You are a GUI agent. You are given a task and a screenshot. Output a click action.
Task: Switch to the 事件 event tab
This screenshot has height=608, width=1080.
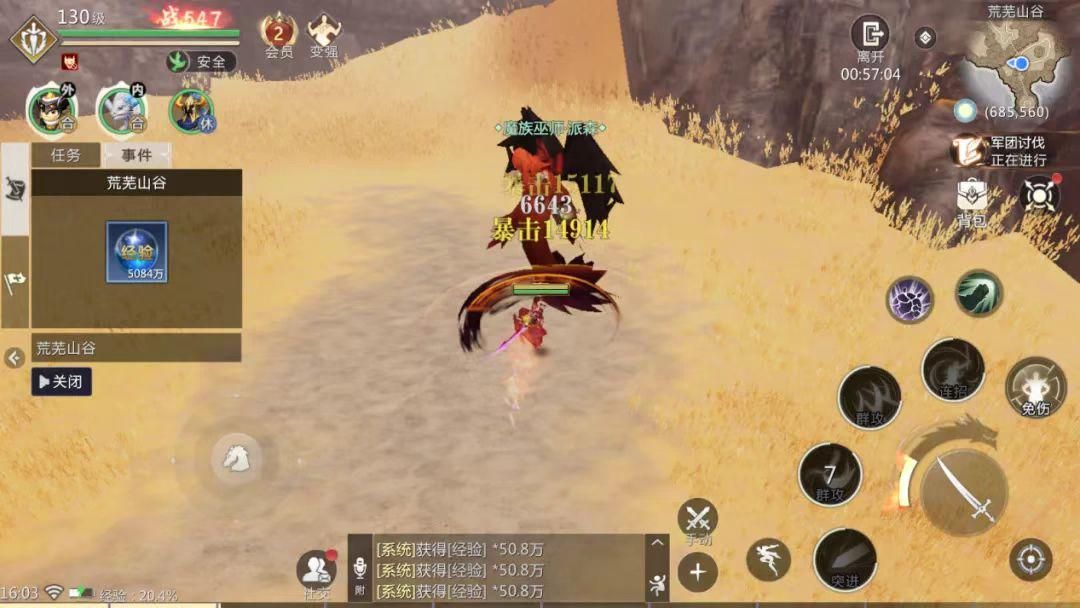coord(137,155)
